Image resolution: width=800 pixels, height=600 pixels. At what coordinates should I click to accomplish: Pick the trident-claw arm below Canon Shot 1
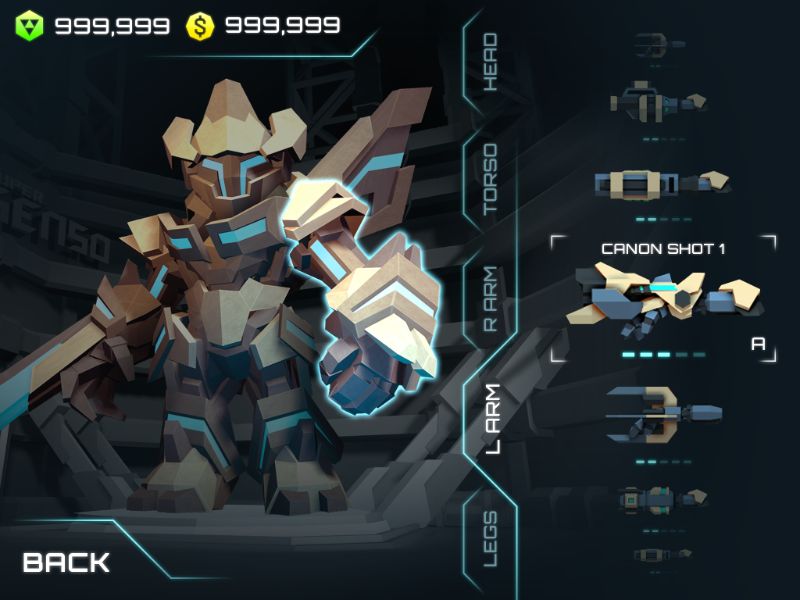click(662, 414)
